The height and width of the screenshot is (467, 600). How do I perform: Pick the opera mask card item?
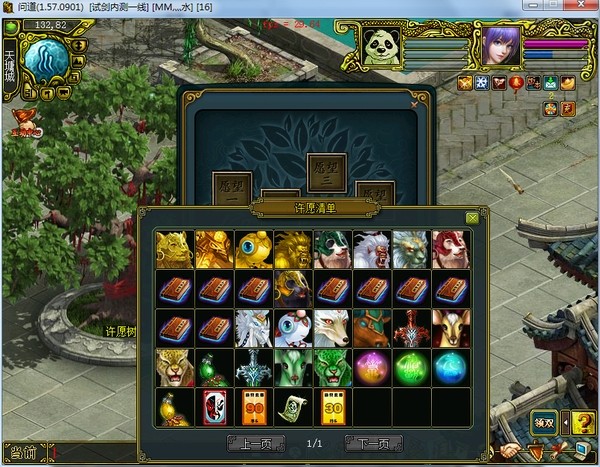215,406
